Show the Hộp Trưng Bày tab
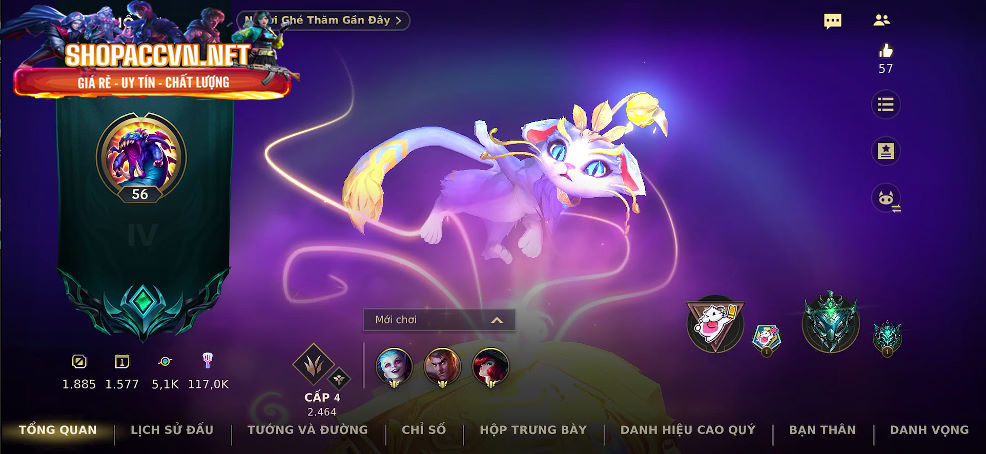986x454 pixels. point(533,430)
